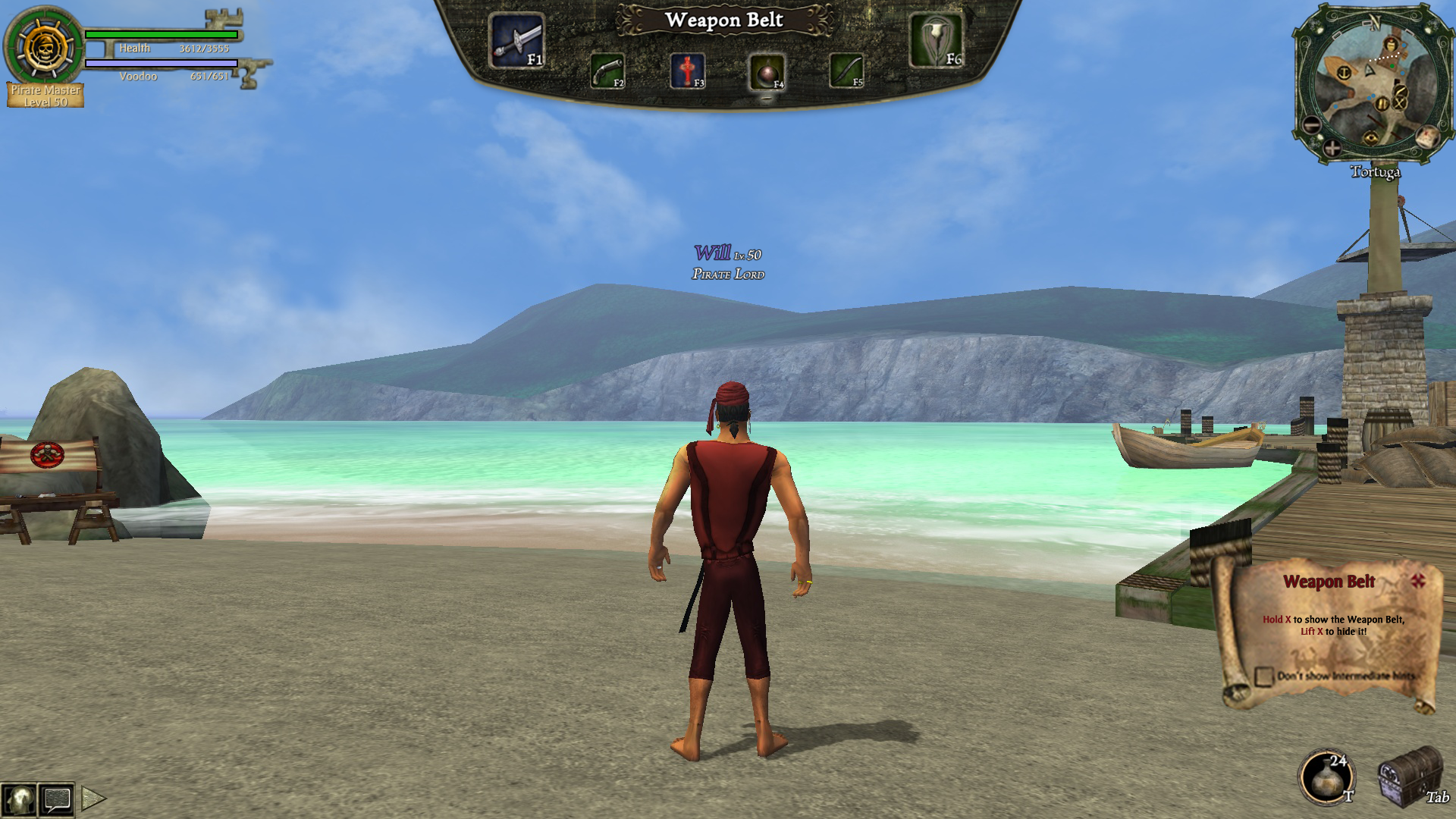This screenshot has width=1456, height=819.
Task: Equip the cutlass sword from the weapon belt
Action: pyautogui.click(x=516, y=41)
